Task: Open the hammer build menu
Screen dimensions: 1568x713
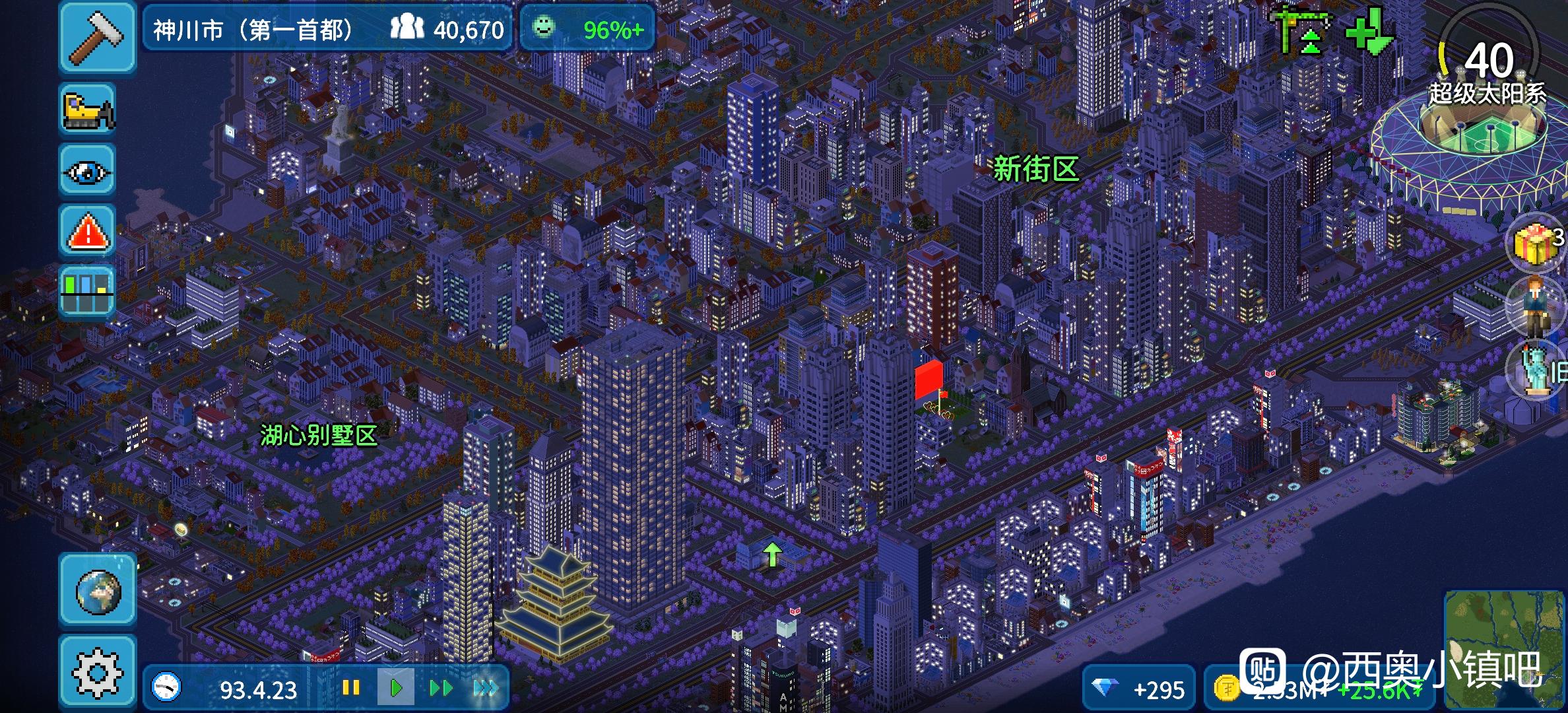Action: [98, 36]
